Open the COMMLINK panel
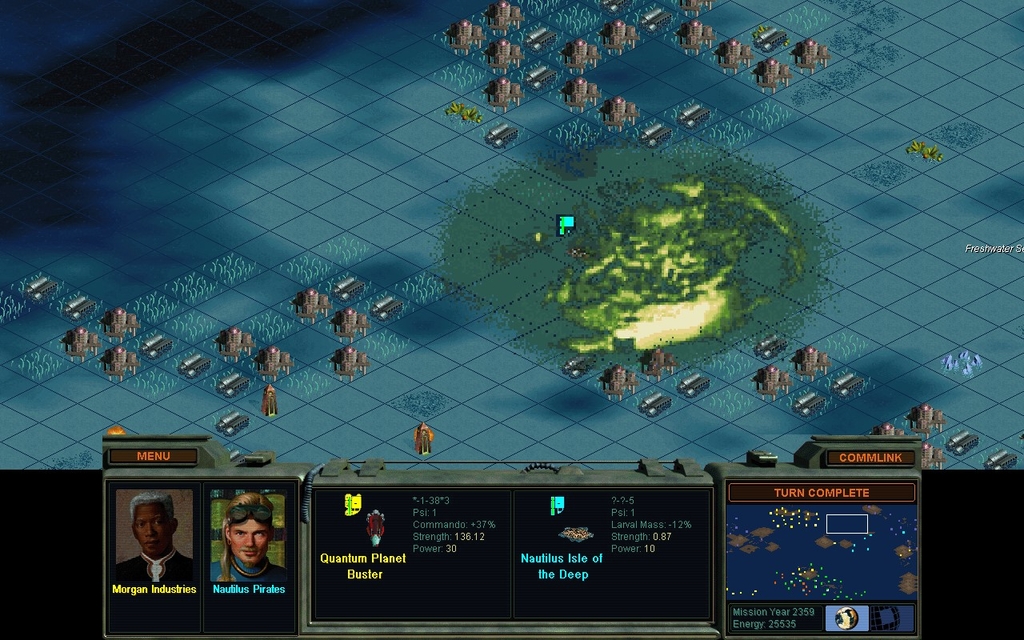 point(870,457)
